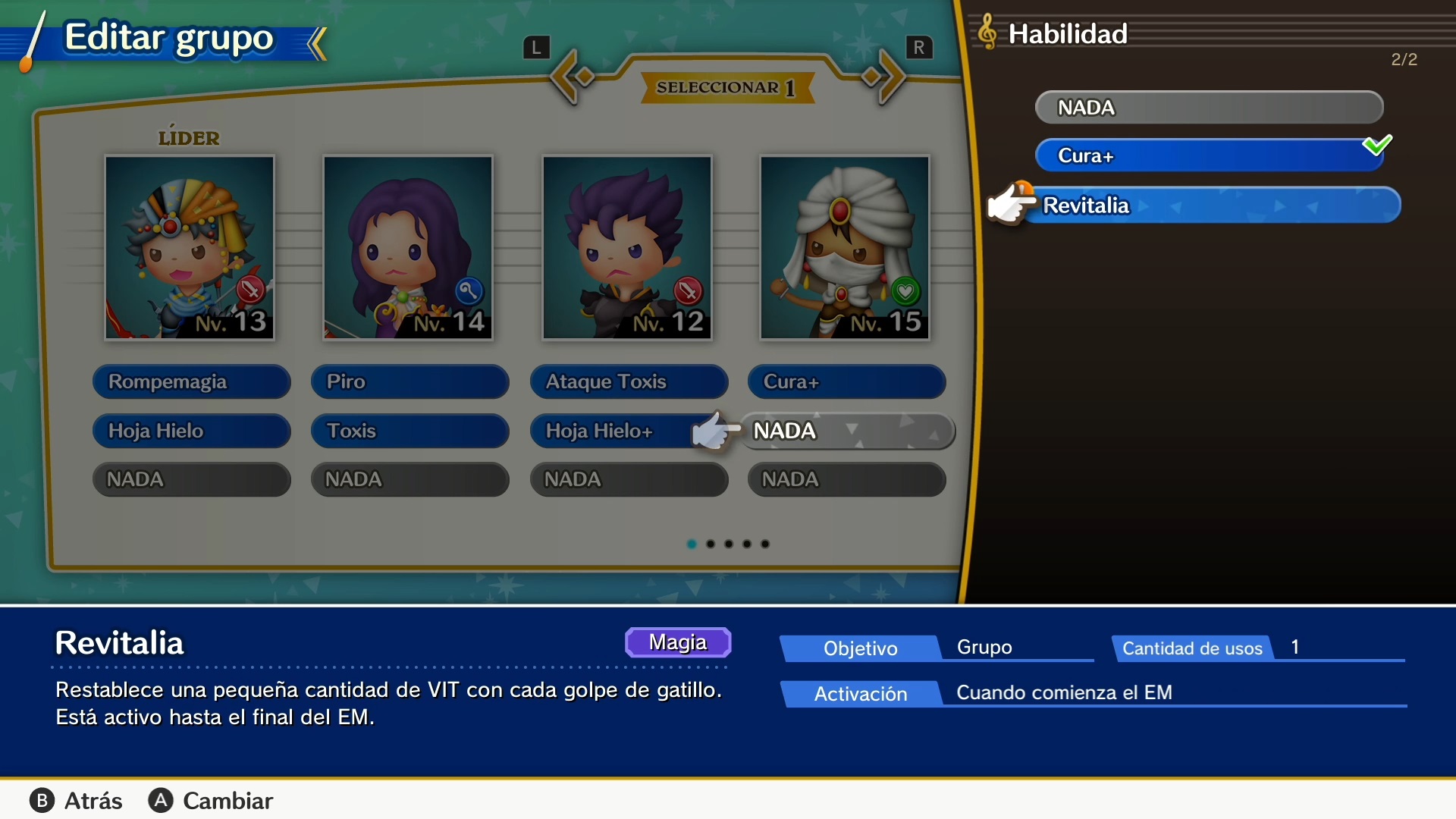Go back with the Atrás option

pos(77,801)
